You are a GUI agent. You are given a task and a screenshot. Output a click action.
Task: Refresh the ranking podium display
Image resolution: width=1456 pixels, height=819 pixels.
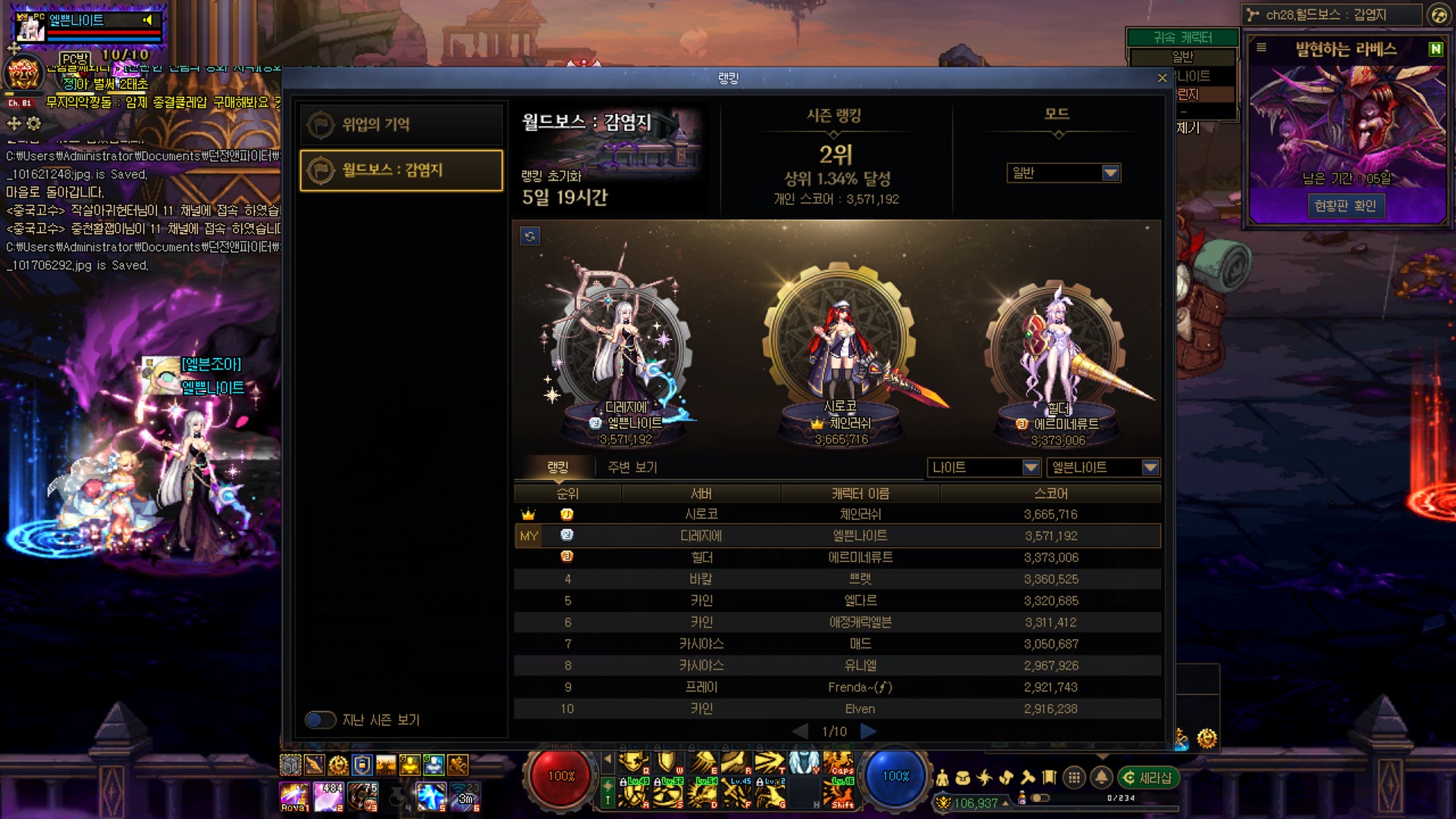tap(530, 236)
